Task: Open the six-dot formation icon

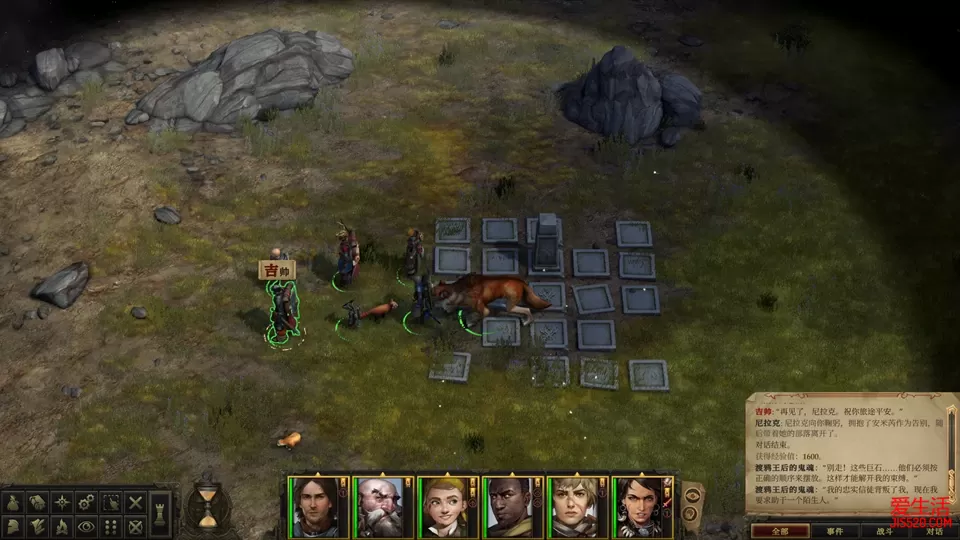Action: point(111,526)
